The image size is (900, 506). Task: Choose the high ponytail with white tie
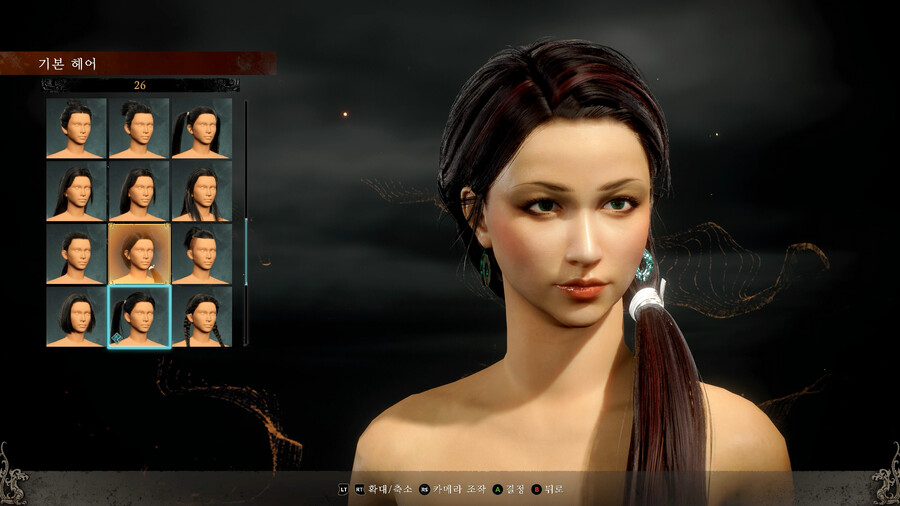click(x=202, y=127)
